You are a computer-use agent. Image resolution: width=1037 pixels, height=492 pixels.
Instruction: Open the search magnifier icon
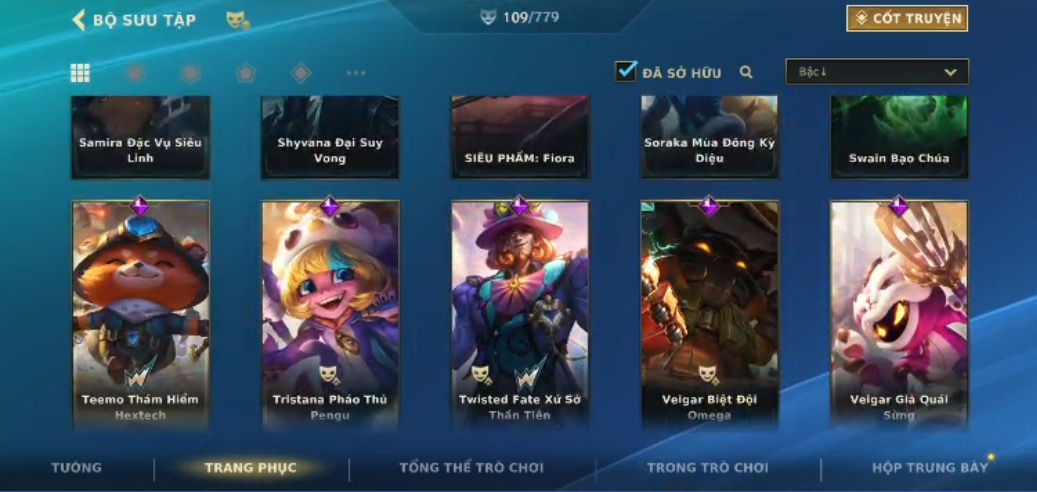746,72
